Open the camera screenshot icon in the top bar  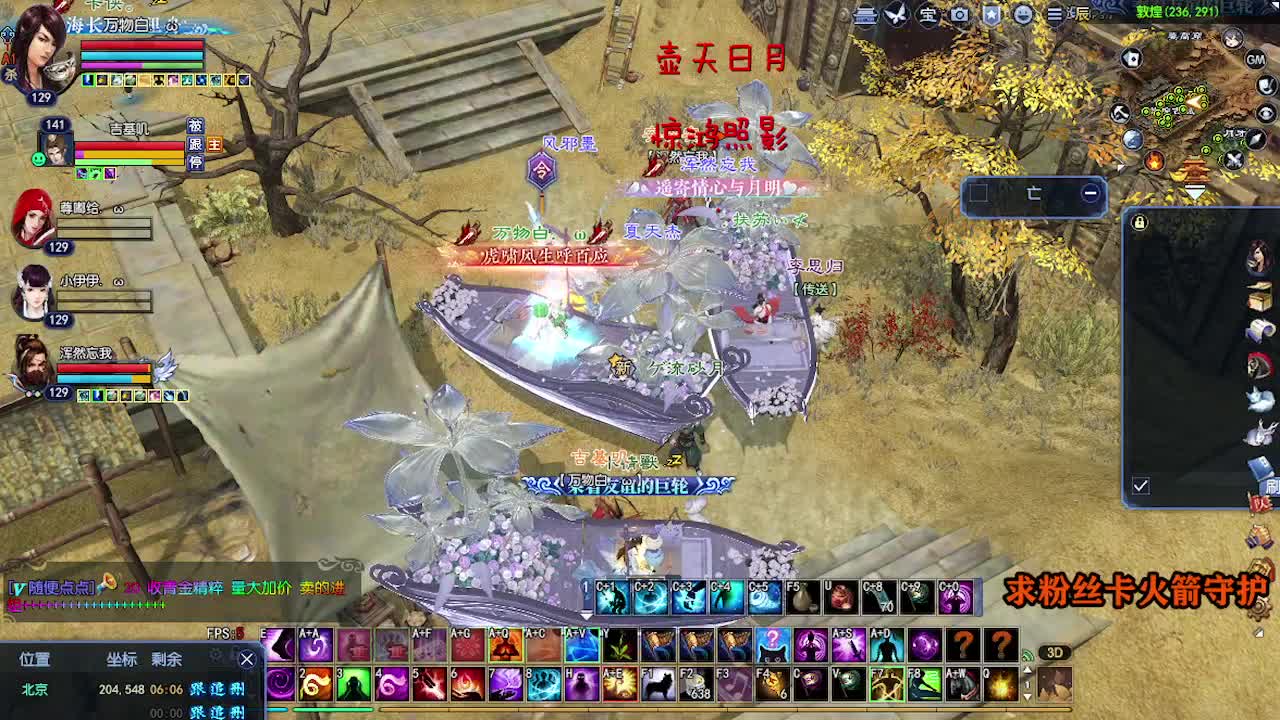point(958,14)
